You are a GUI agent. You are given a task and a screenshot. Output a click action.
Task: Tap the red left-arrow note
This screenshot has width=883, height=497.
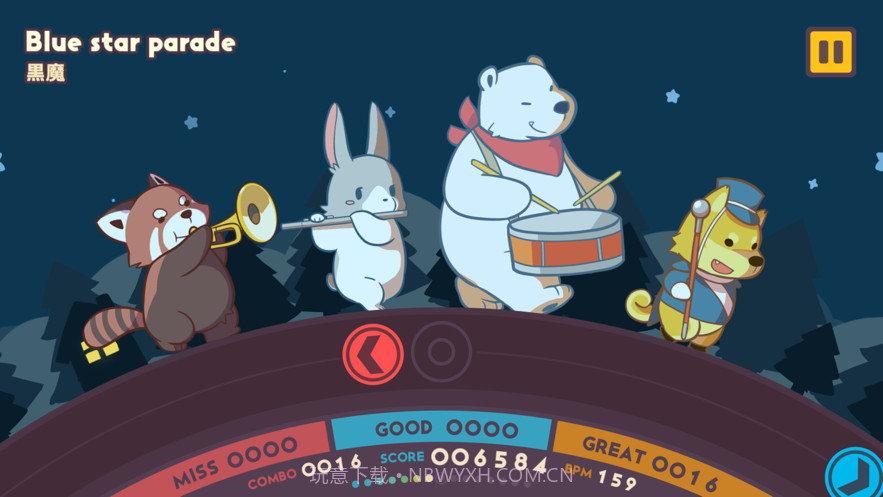coord(373,353)
